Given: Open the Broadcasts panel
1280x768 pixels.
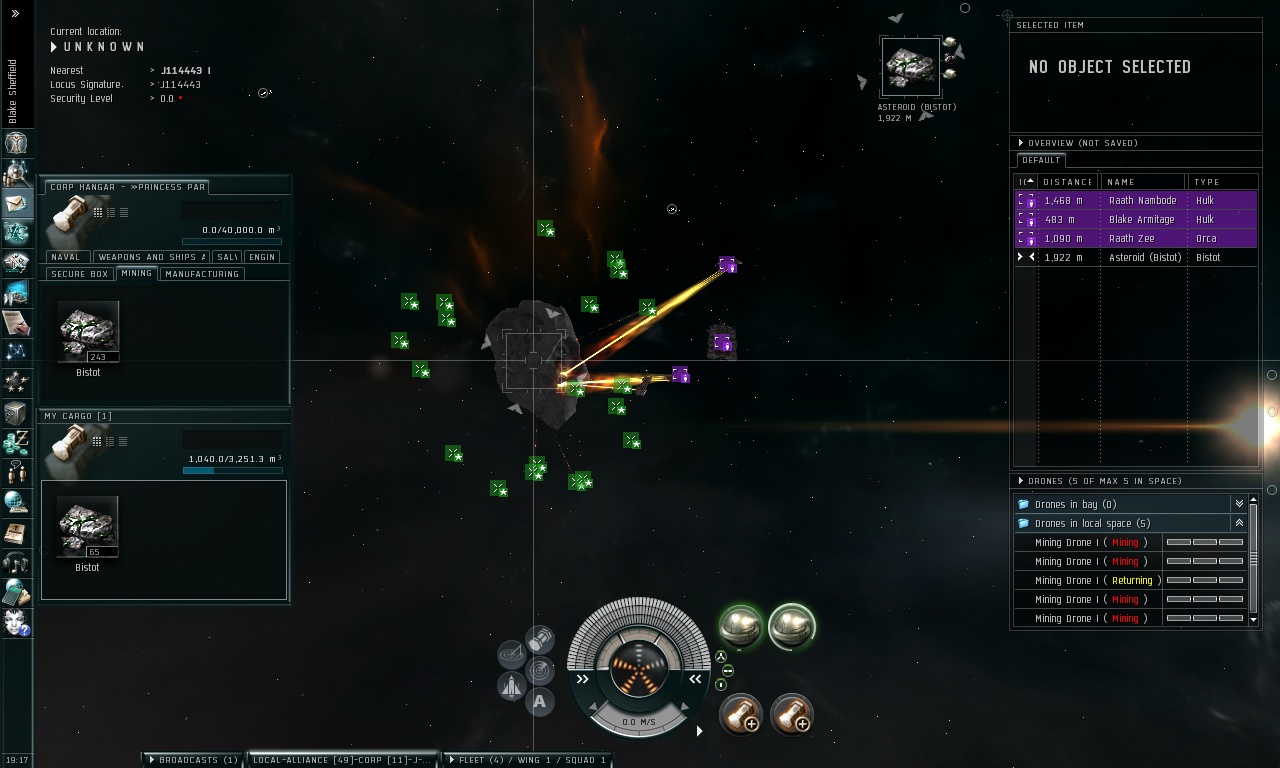Looking at the screenshot, I should pos(192,760).
